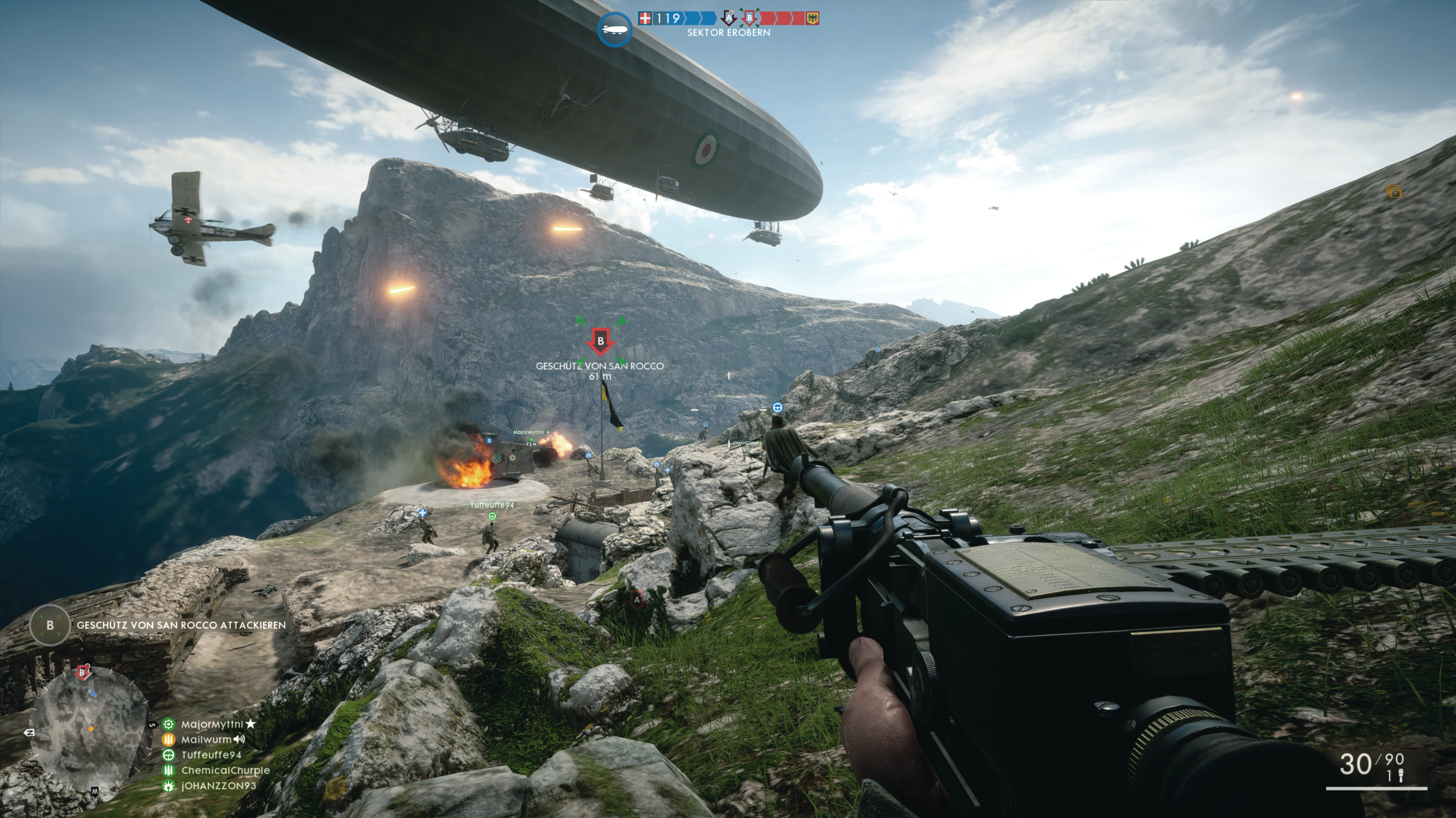Screen dimensions: 1456x818
Task: Click the faint red A objective marker
Action: click(637, 599)
